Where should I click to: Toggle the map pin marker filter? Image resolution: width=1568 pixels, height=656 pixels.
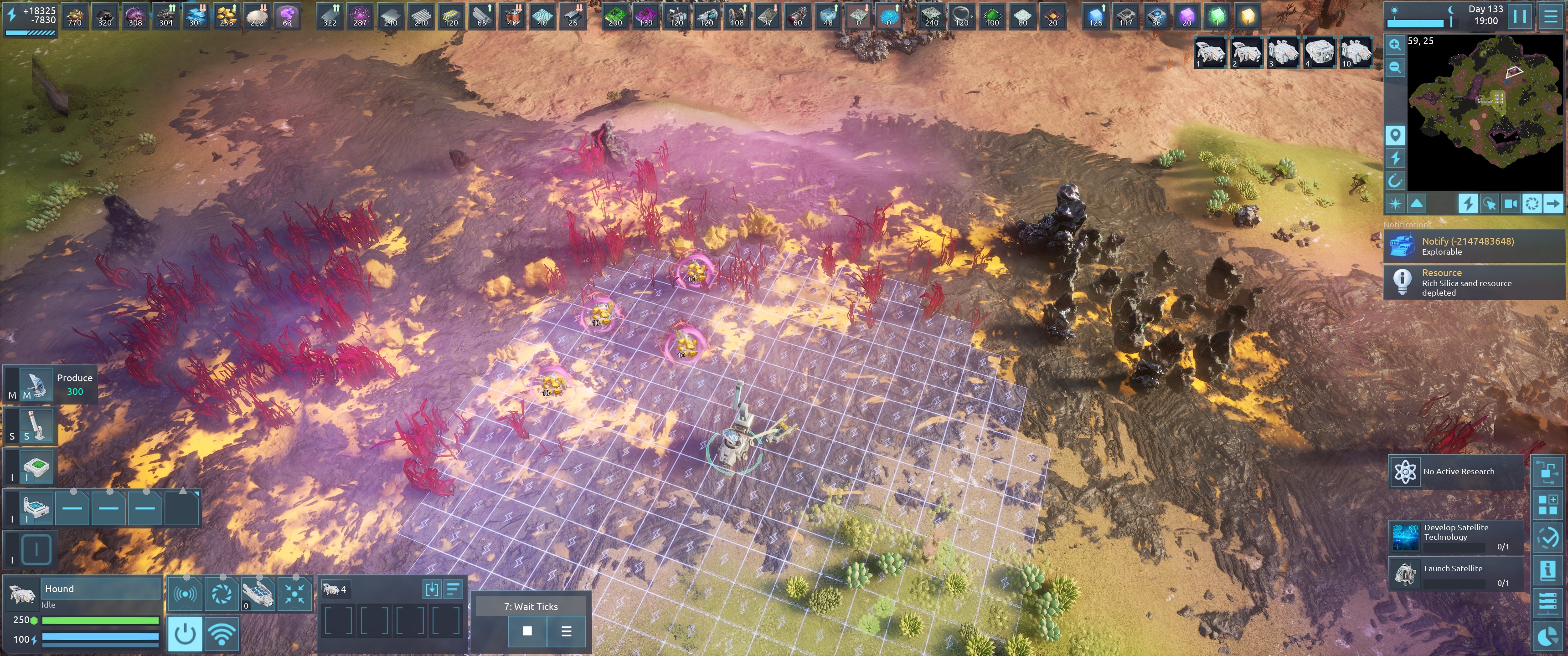click(1394, 135)
